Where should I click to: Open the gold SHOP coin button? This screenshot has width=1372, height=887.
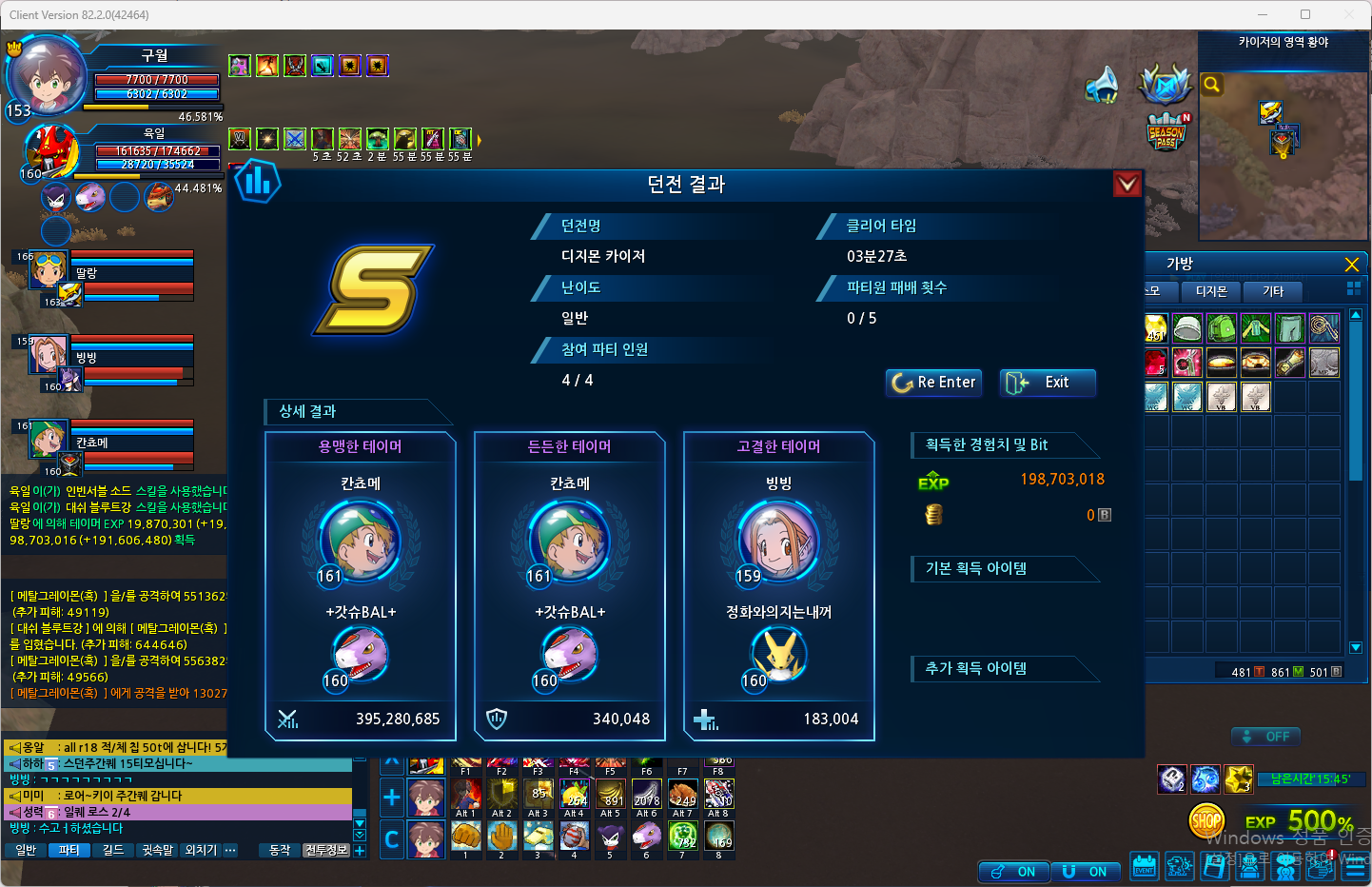(1206, 819)
